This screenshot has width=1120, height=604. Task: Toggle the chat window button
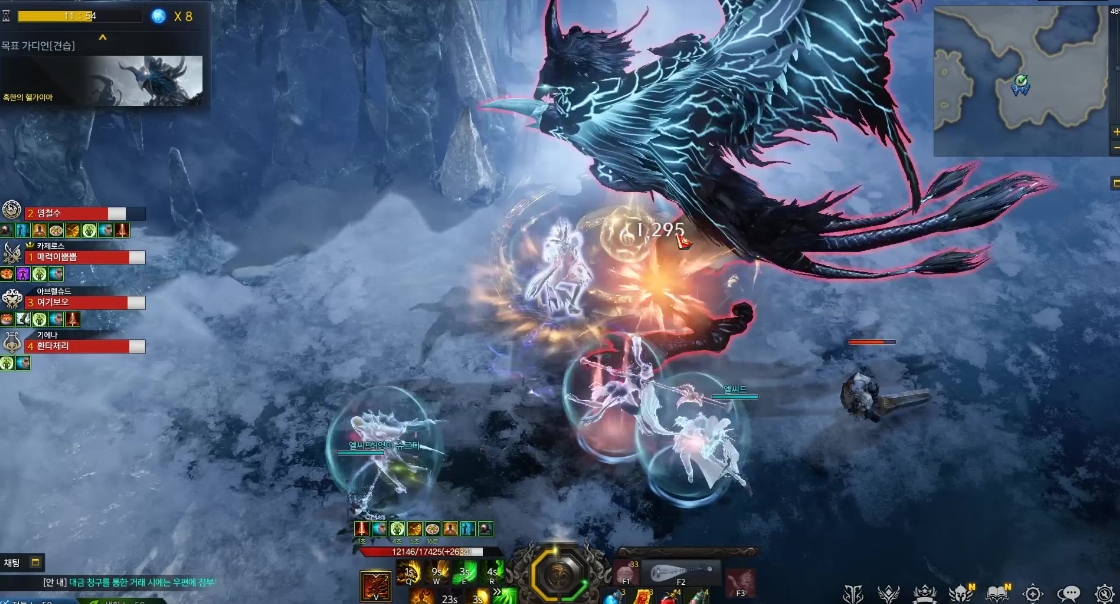(x=36, y=563)
